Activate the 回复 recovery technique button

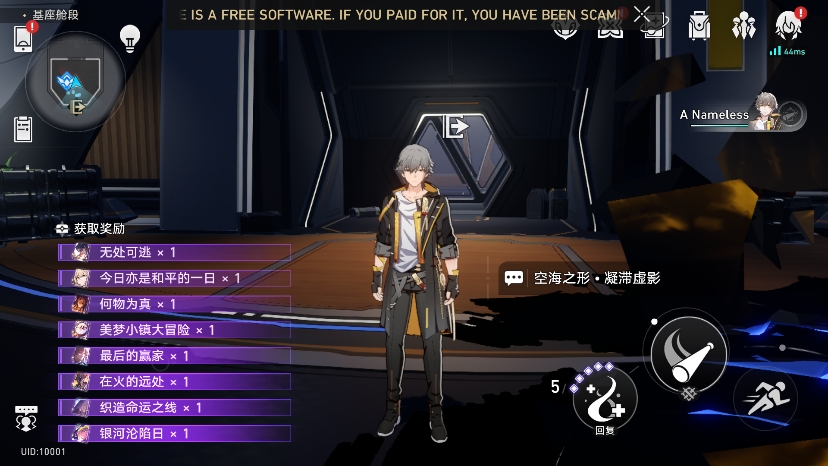pos(604,399)
